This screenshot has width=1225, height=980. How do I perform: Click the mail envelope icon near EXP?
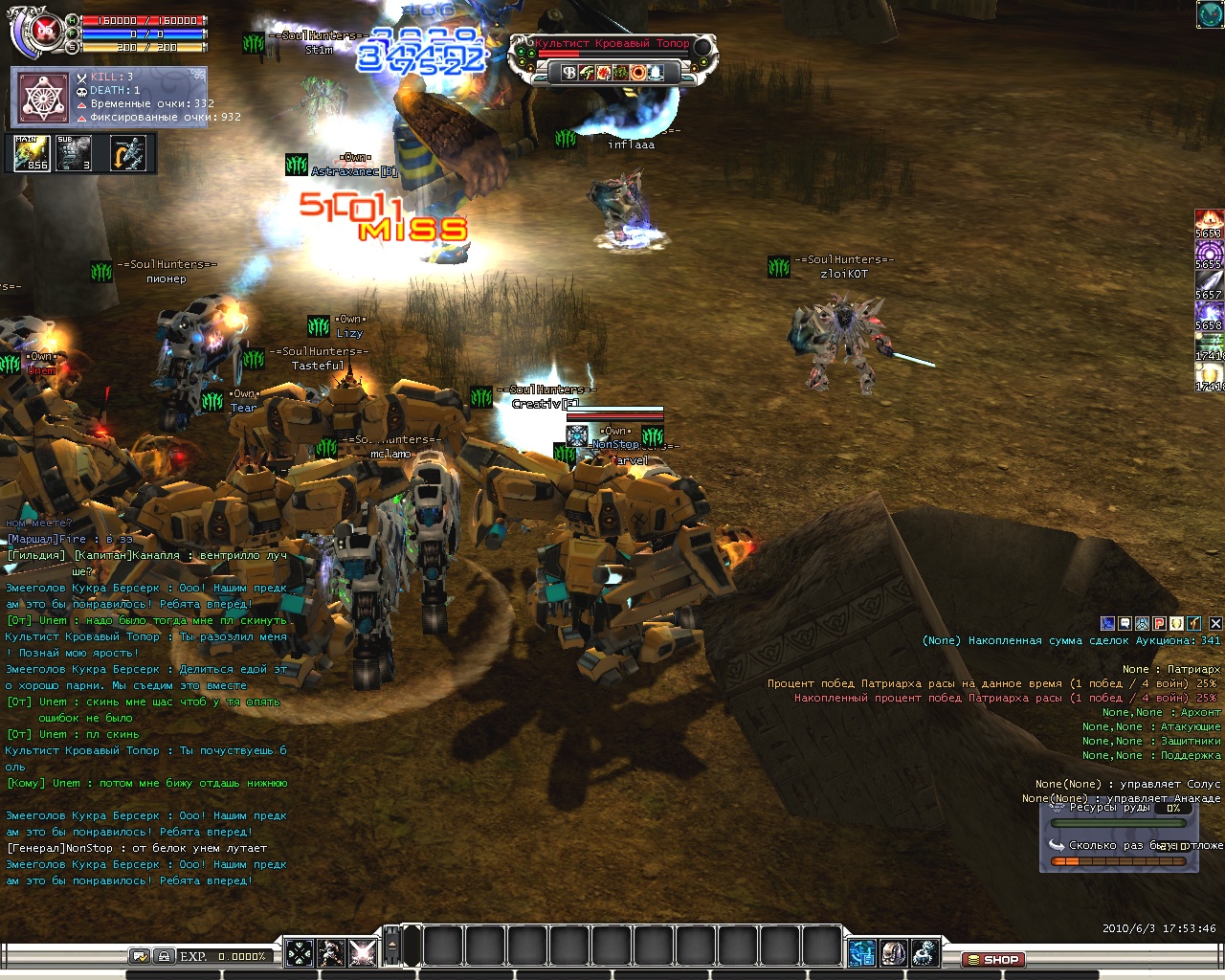[140, 955]
